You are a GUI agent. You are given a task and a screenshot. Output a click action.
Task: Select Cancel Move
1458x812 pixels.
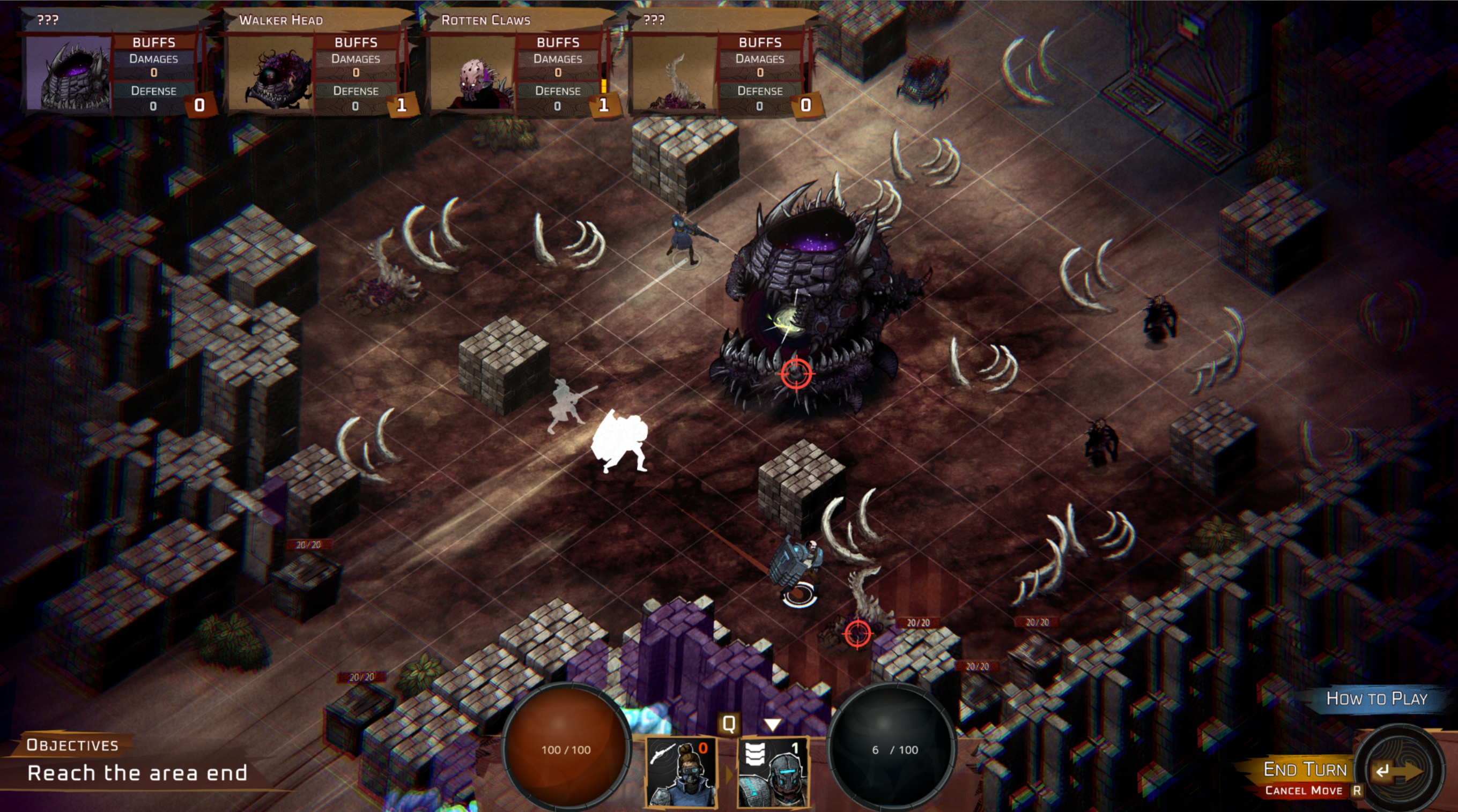pos(1304,791)
